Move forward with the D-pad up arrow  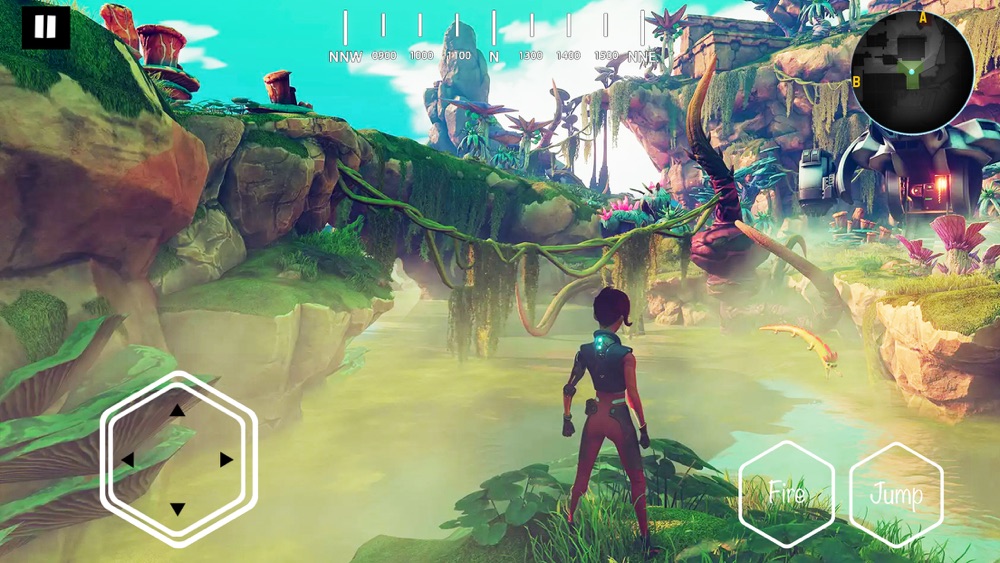(x=178, y=410)
